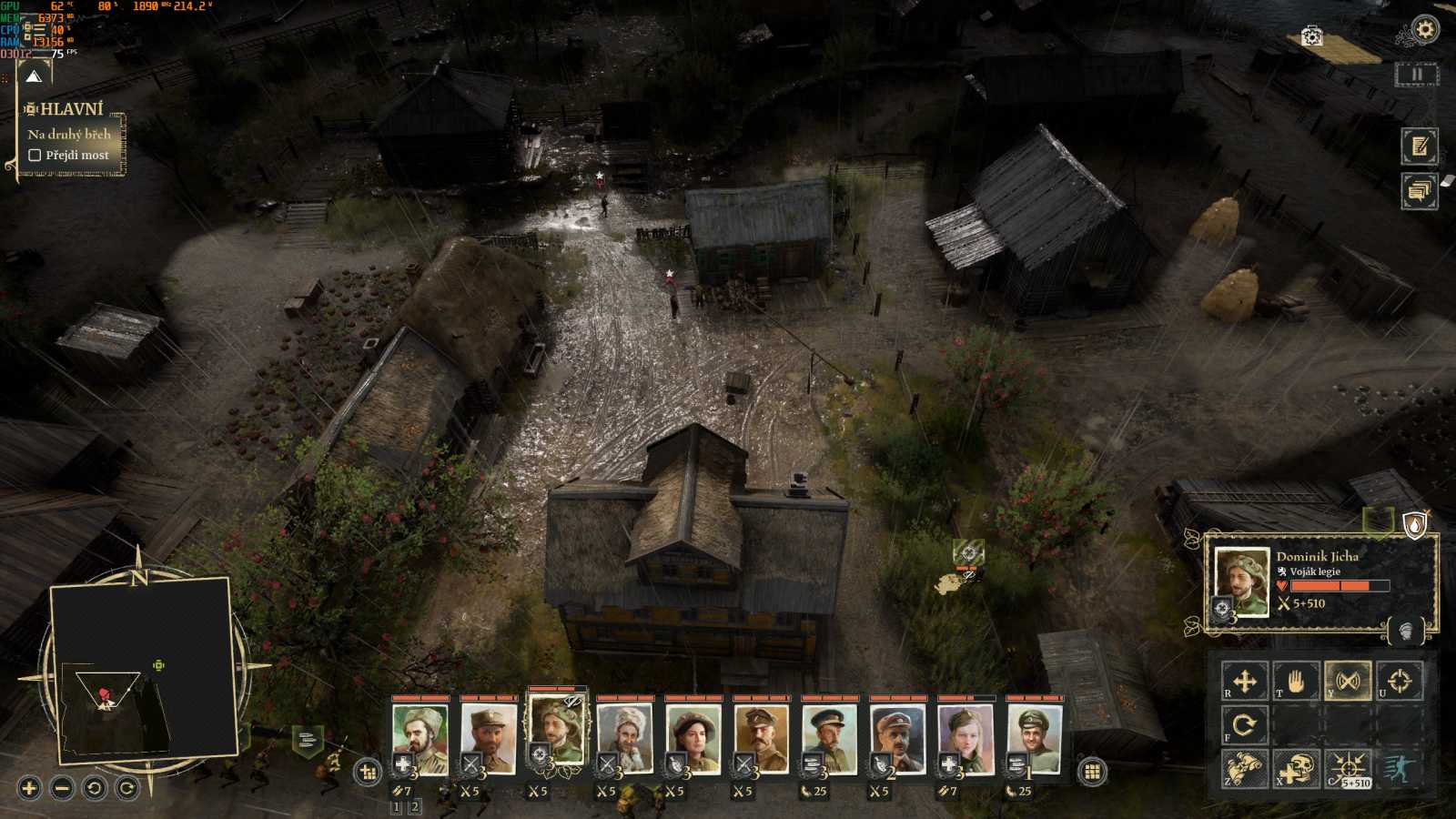This screenshot has height=819, width=1456.
Task: Select the Rotate unit command (F)
Action: [x=1245, y=725]
